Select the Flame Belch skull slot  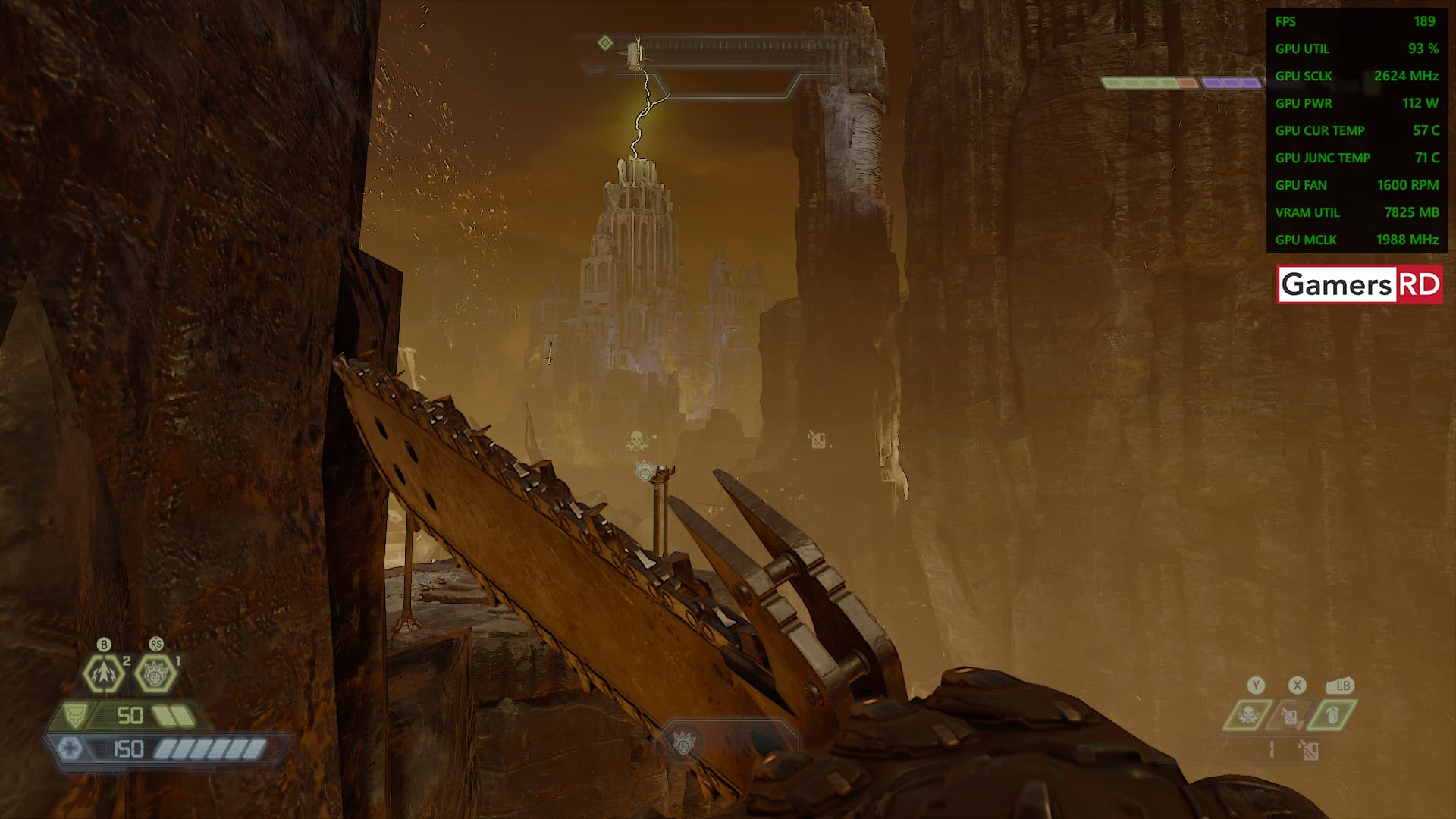pos(1247,714)
